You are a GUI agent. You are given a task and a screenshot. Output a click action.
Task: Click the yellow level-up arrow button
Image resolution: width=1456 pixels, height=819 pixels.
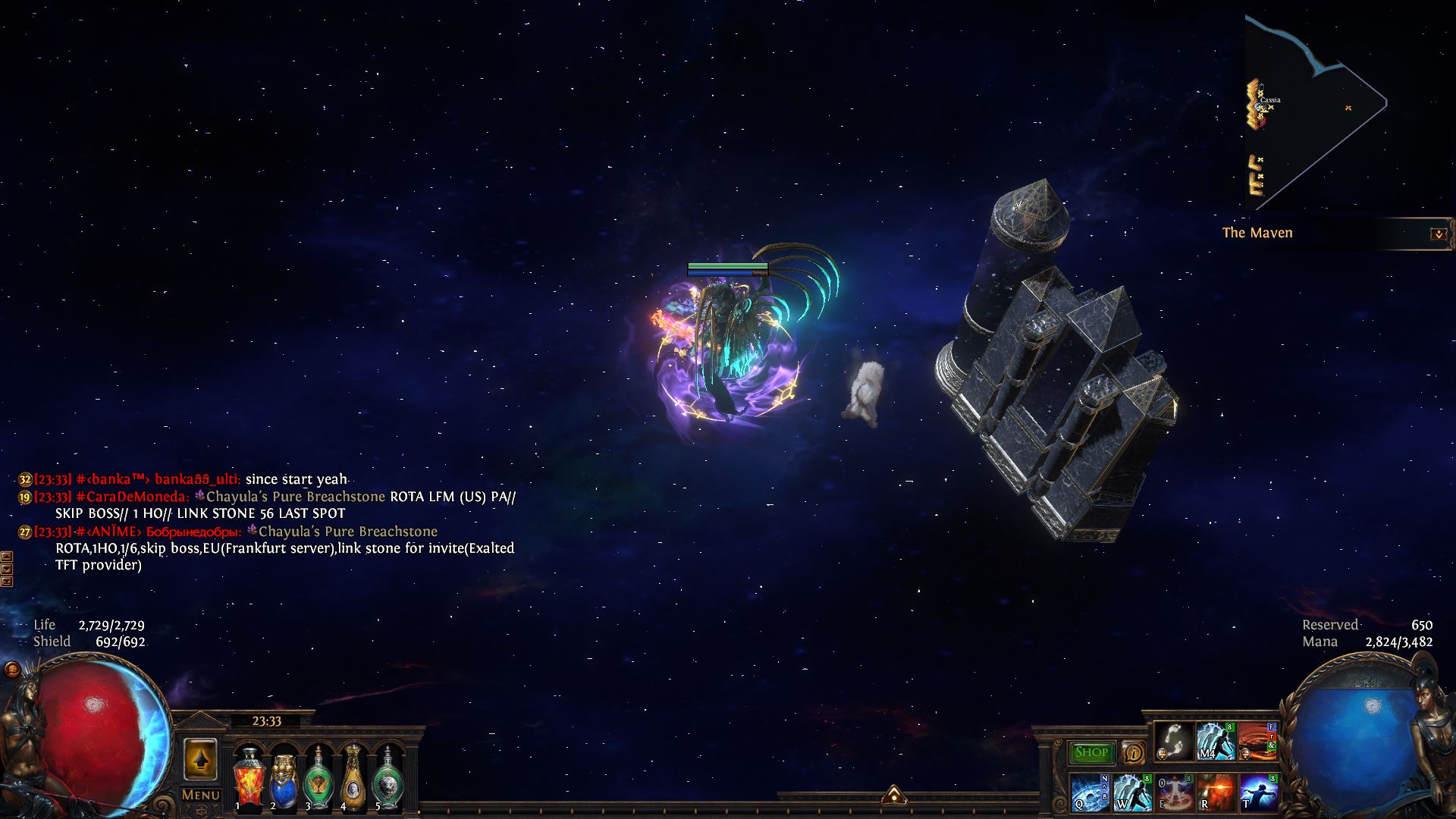click(200, 760)
